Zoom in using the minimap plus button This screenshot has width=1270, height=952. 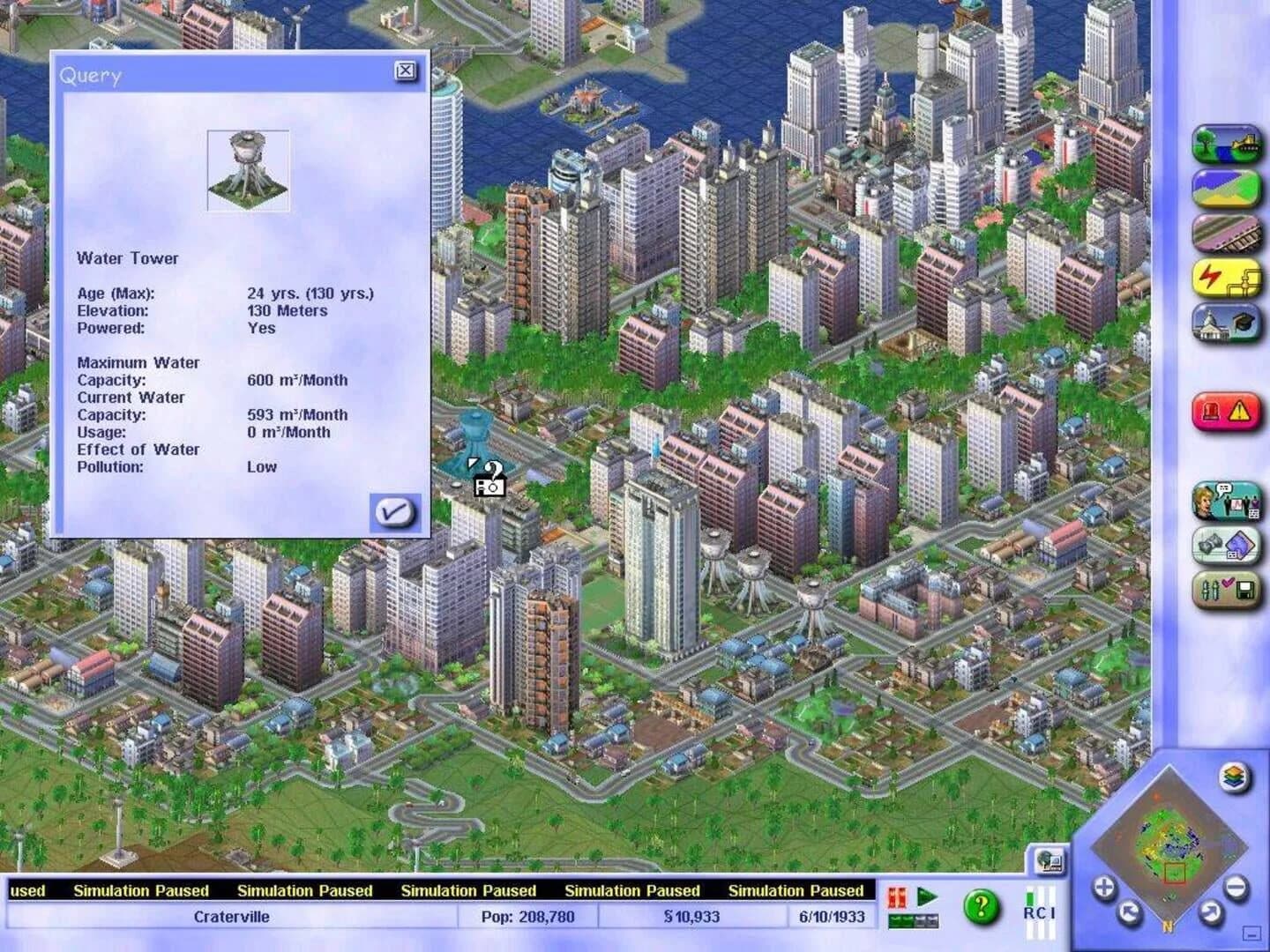point(1104,887)
